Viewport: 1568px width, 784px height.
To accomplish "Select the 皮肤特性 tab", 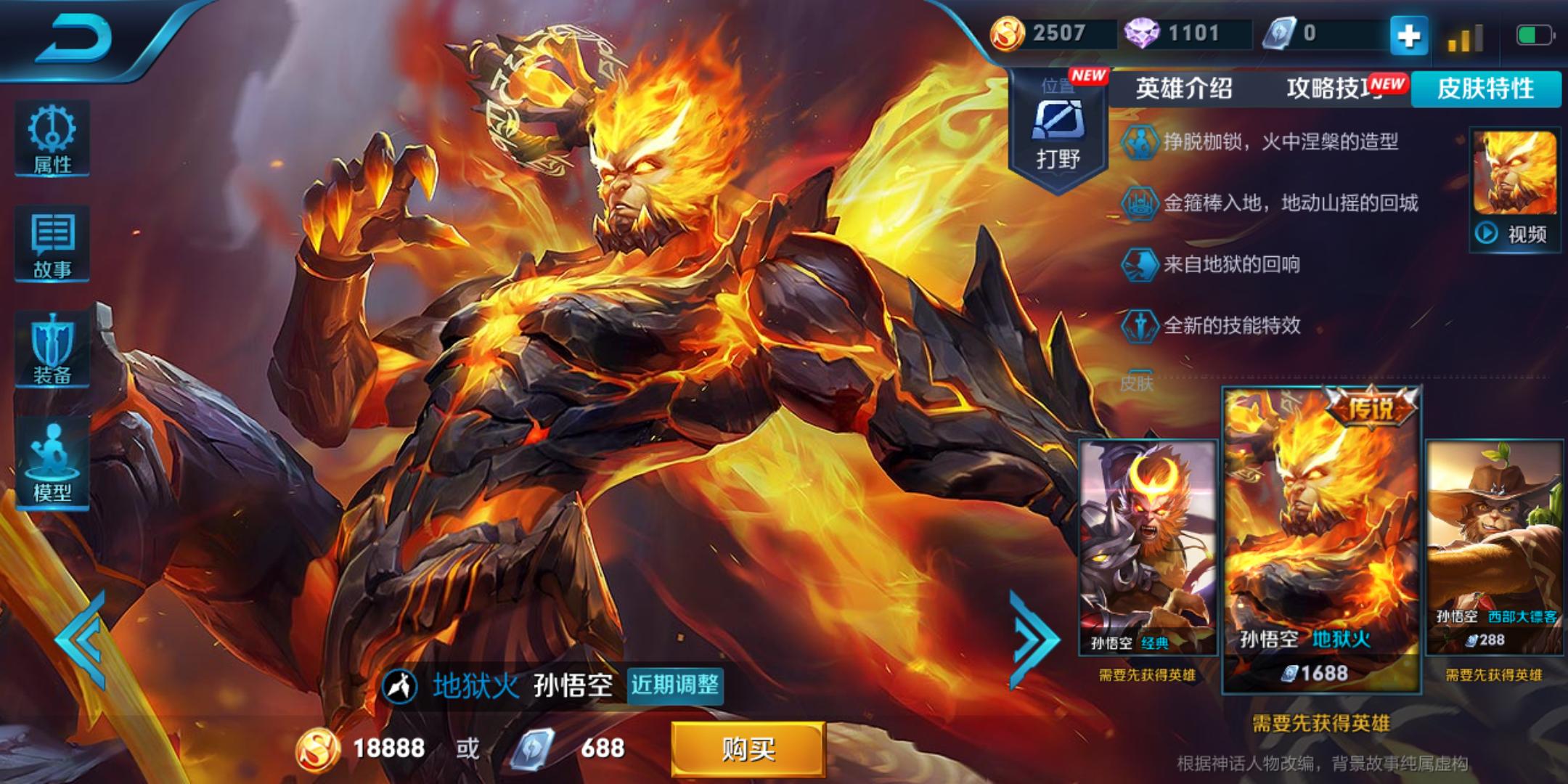I will [1485, 89].
